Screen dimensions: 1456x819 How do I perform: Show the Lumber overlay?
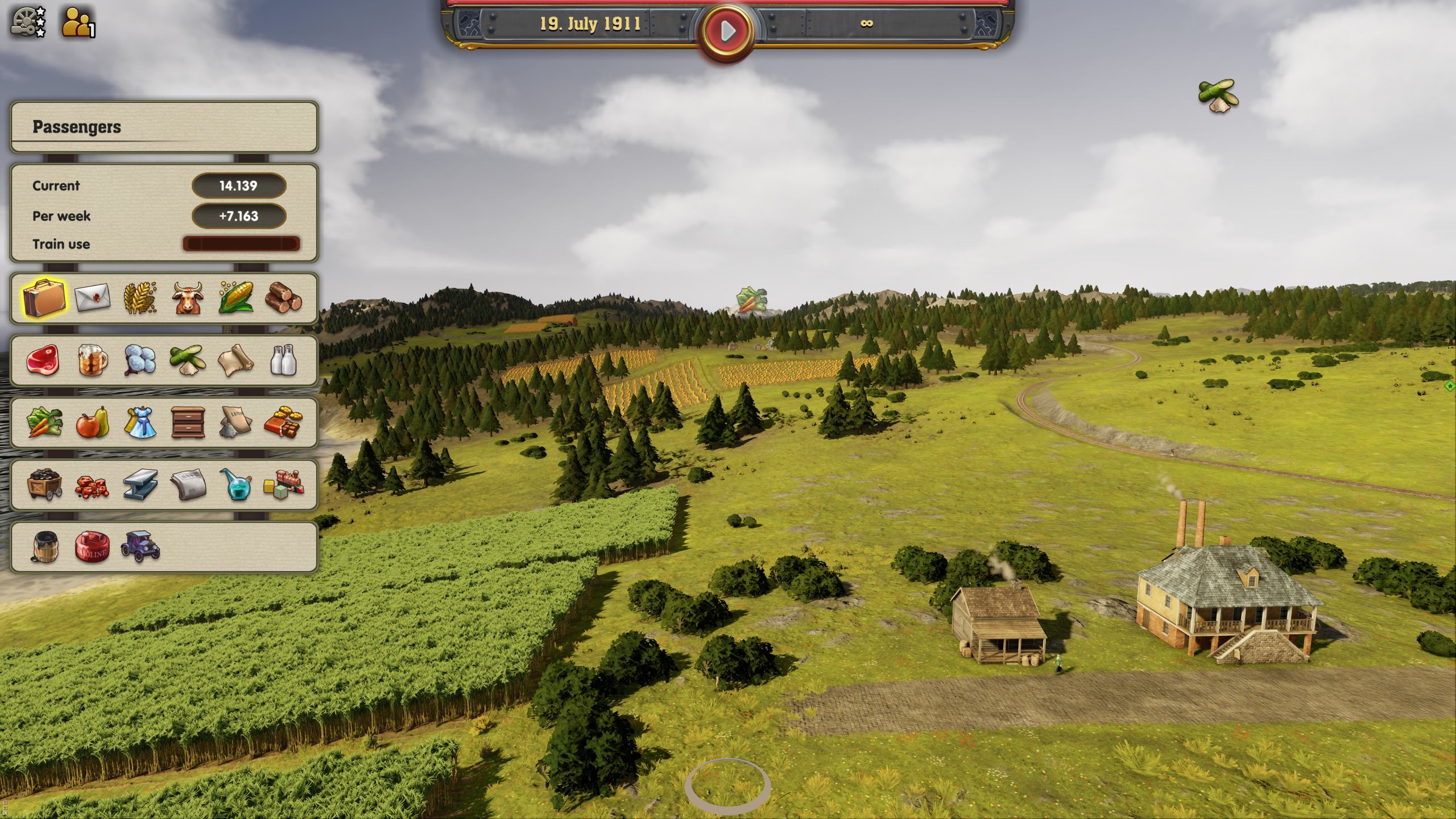point(286,299)
